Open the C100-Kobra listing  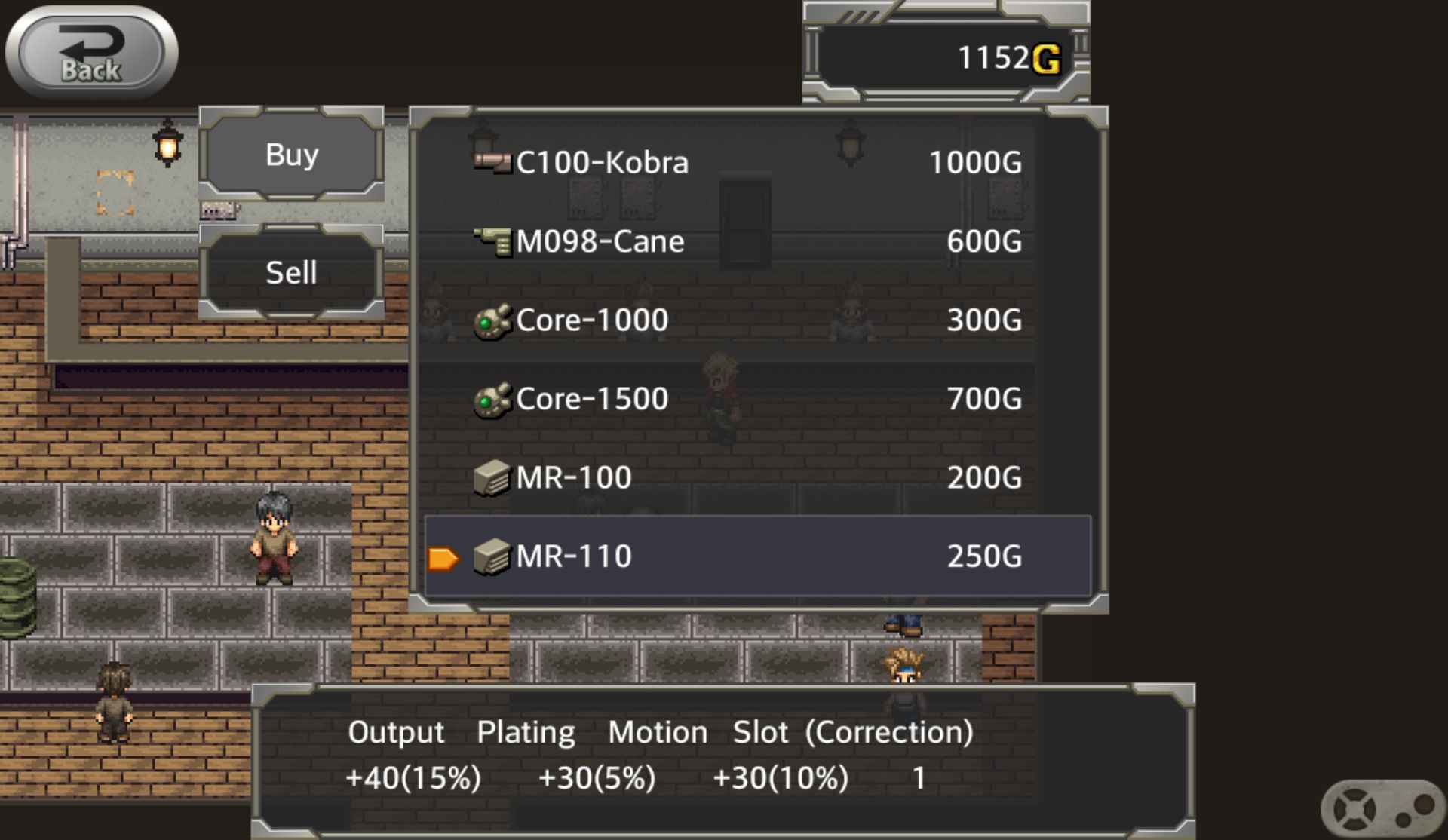[603, 161]
